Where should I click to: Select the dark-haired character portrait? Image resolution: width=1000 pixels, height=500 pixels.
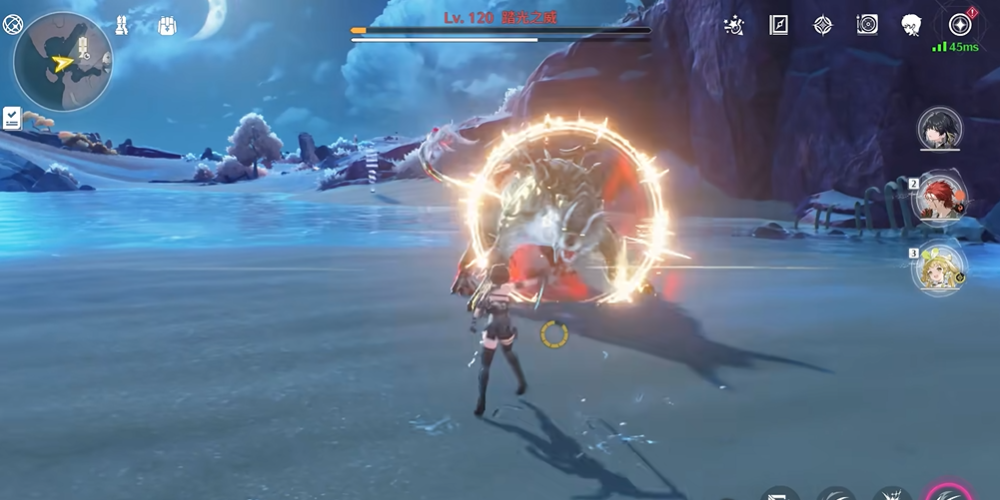coord(939,129)
